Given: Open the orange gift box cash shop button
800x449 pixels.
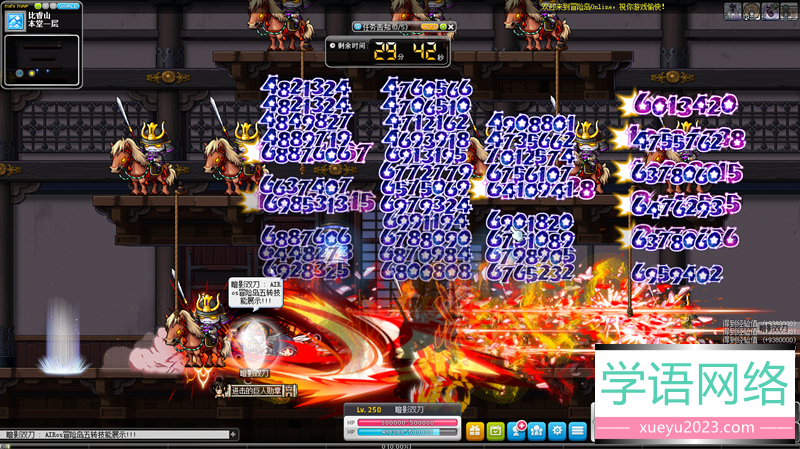Looking at the screenshot, I should [x=474, y=431].
